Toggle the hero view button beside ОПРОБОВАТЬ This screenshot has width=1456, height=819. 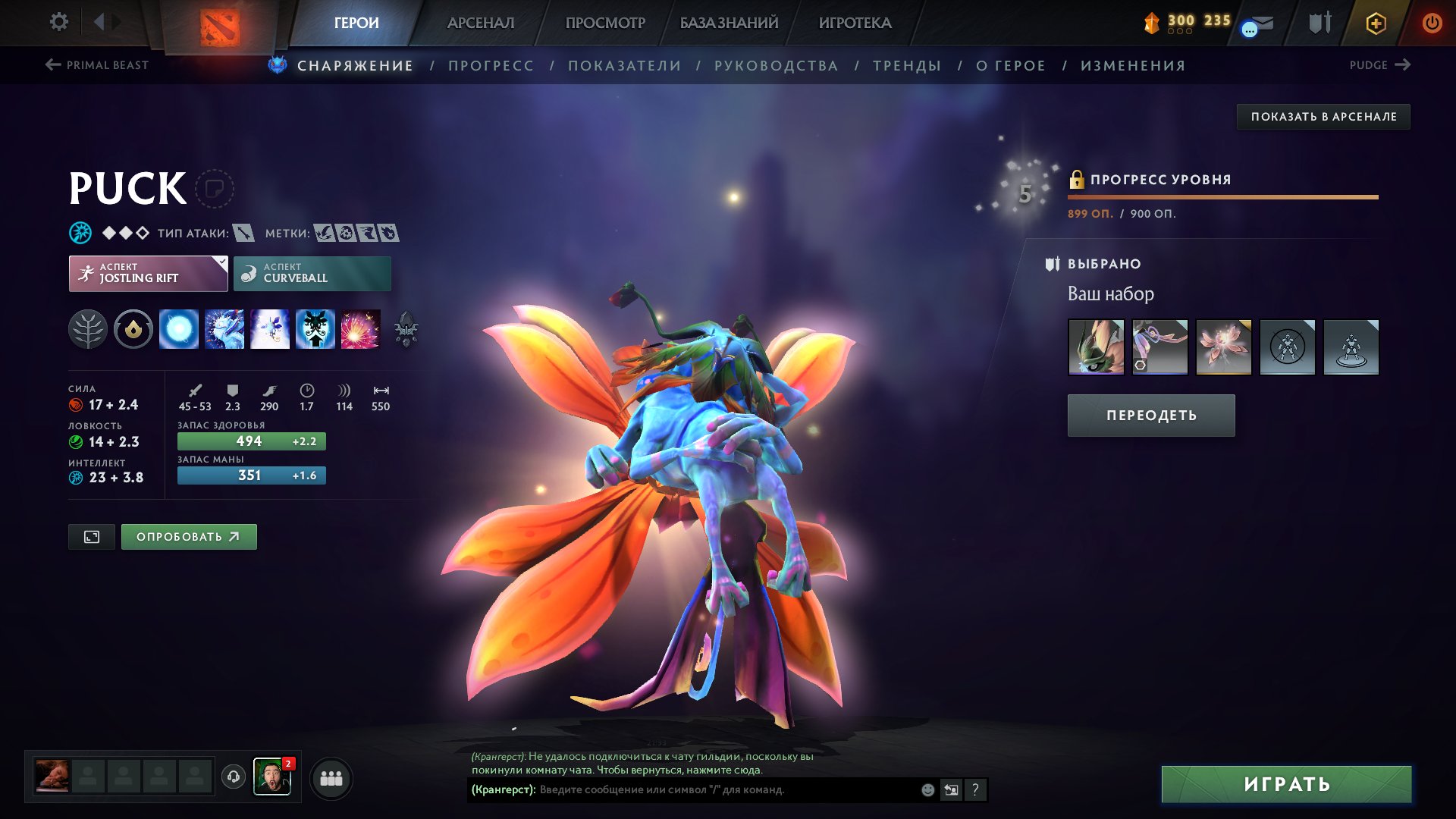coord(91,536)
